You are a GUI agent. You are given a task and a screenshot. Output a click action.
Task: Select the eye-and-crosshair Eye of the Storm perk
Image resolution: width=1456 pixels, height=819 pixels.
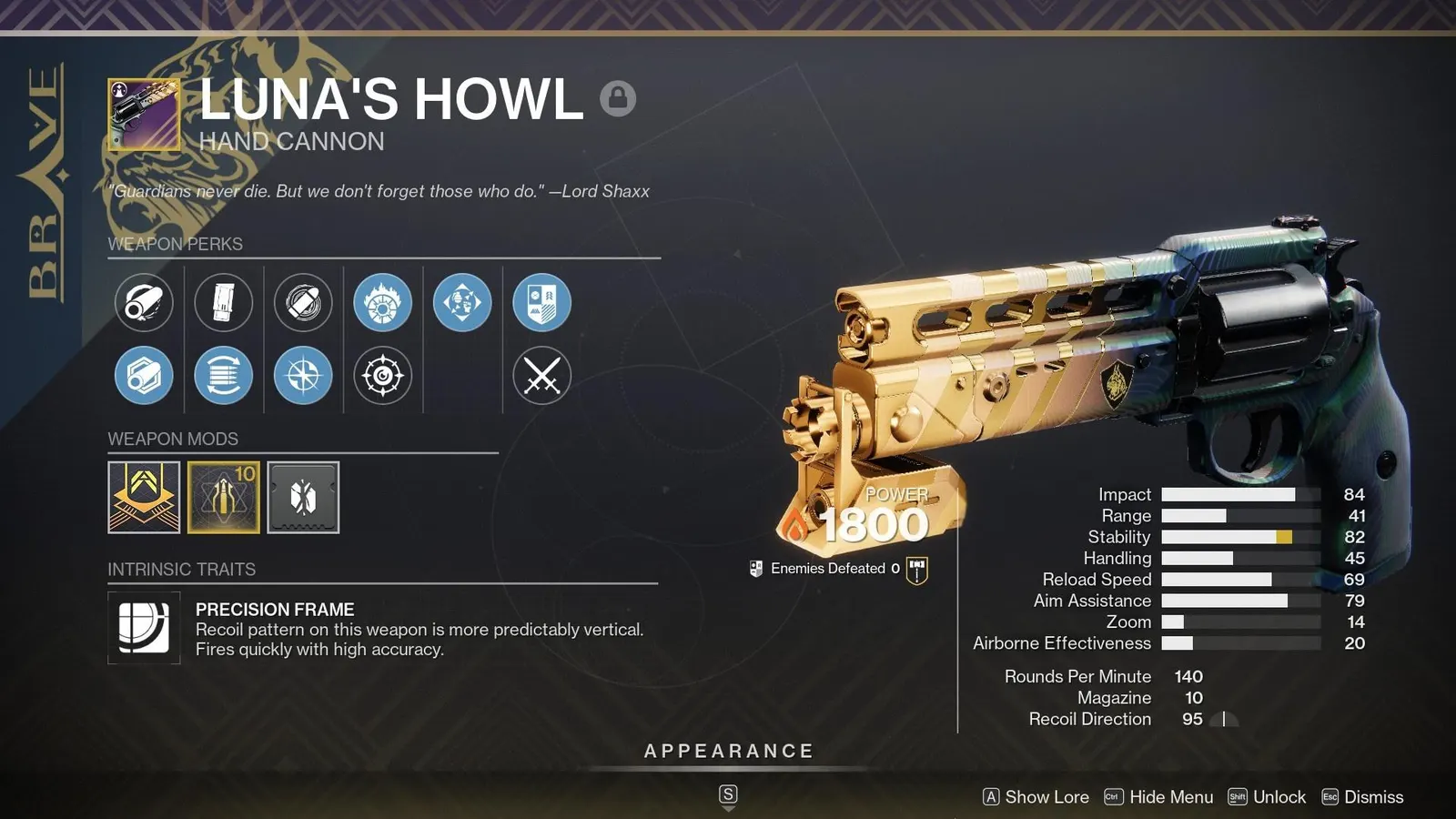pos(383,375)
